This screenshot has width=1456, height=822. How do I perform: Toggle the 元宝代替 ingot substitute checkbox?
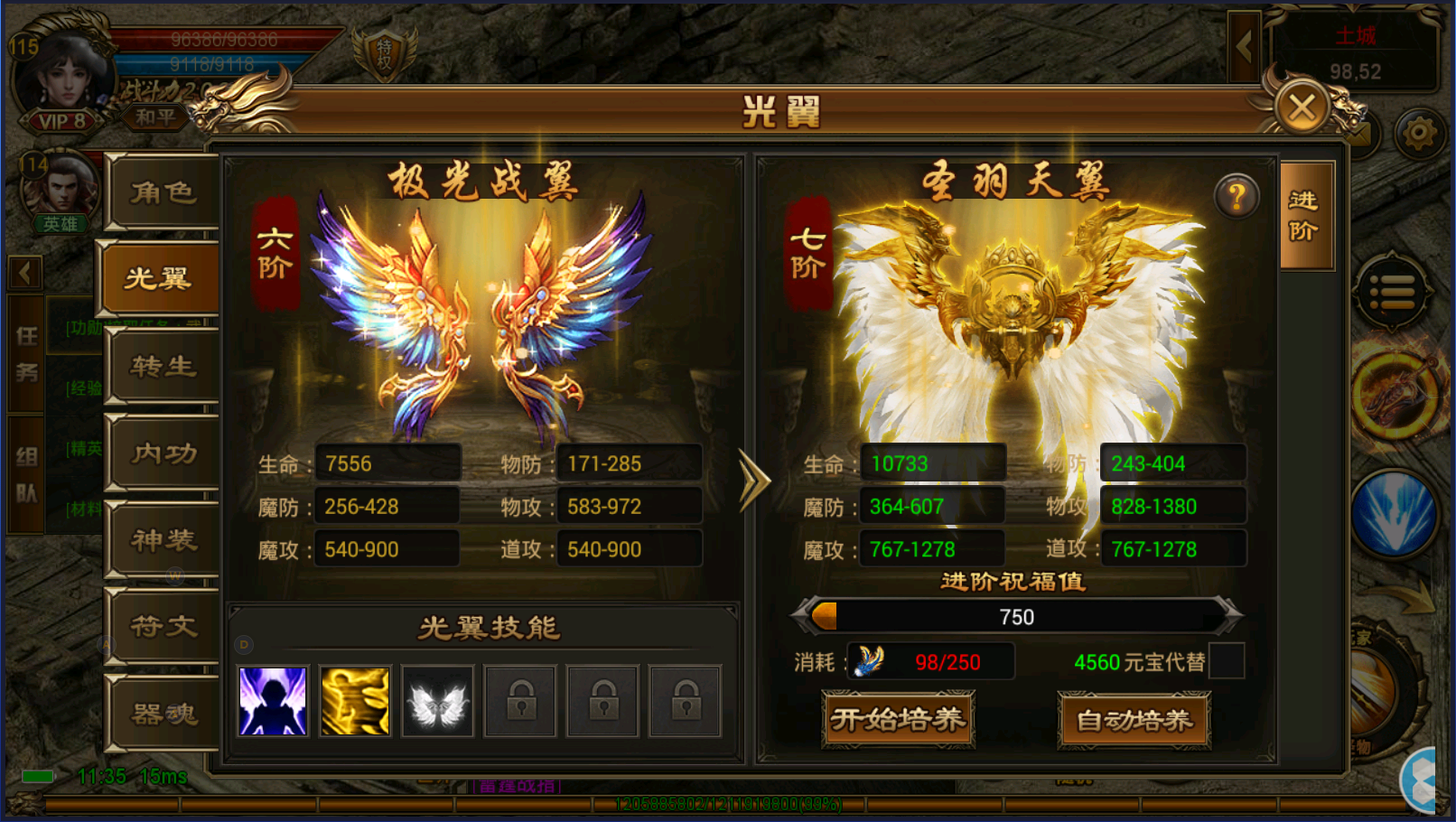[x=1227, y=661]
